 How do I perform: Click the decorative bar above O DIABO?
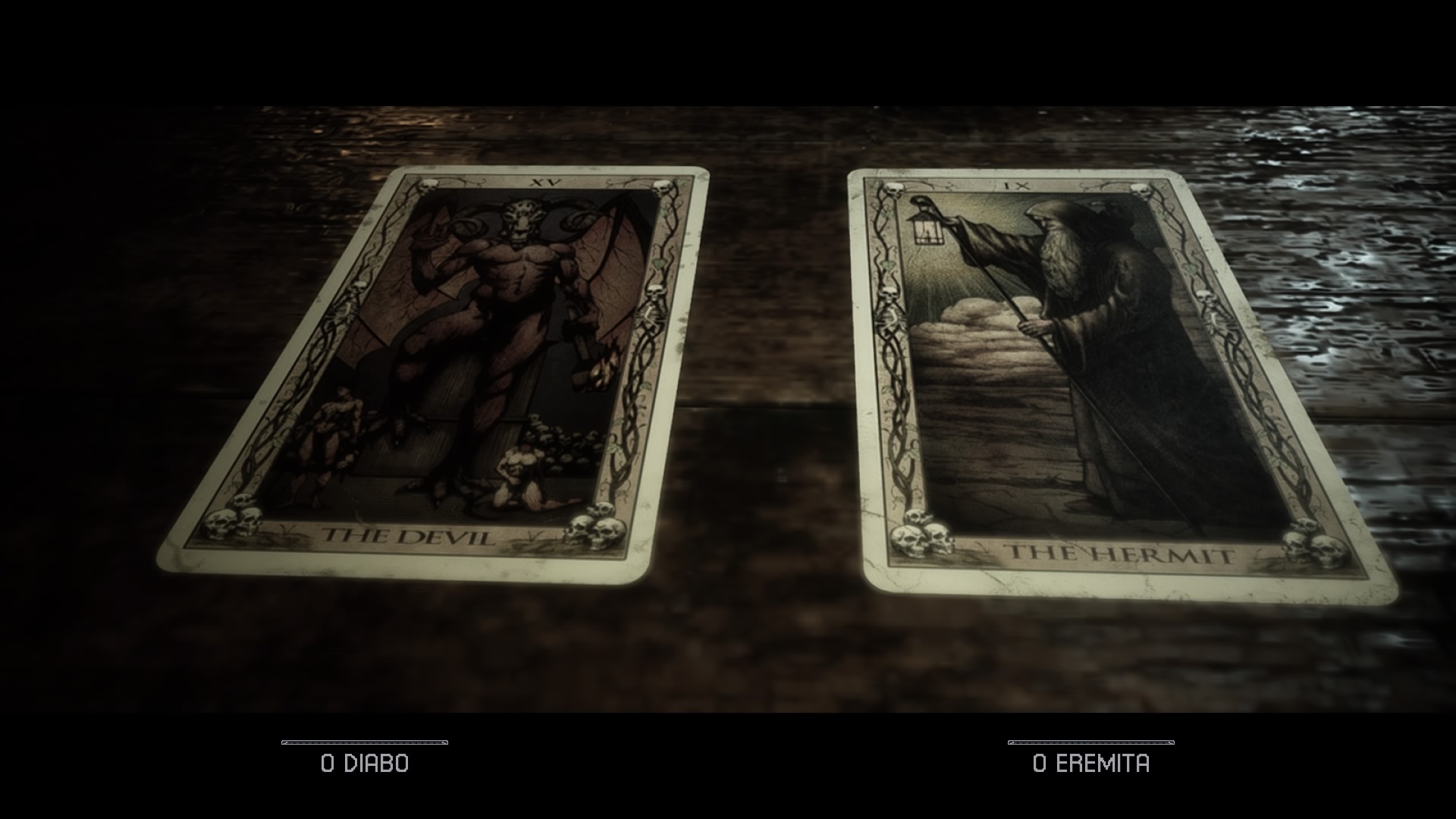tap(365, 741)
